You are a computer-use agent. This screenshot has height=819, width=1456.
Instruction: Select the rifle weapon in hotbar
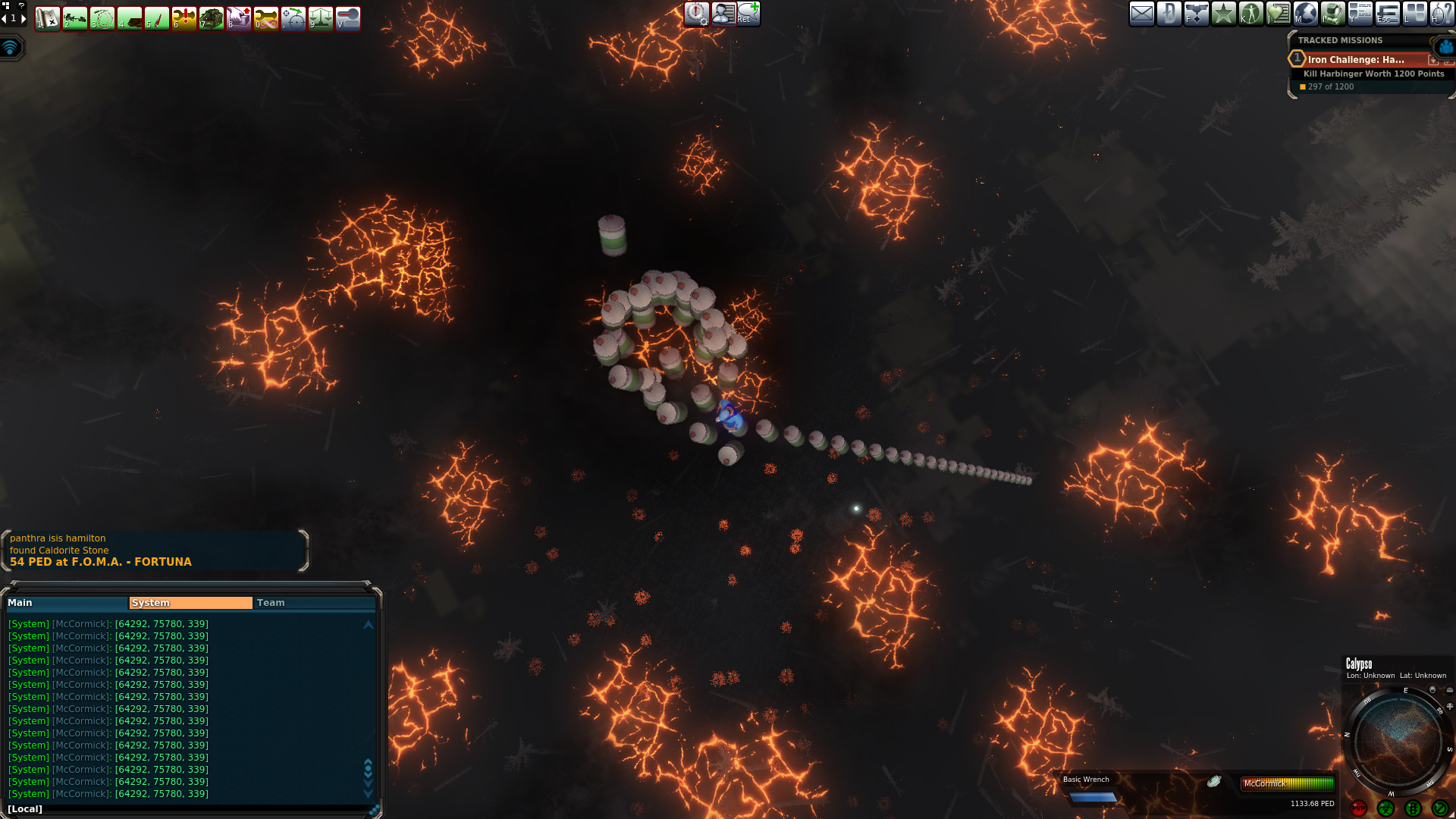pos(75,18)
